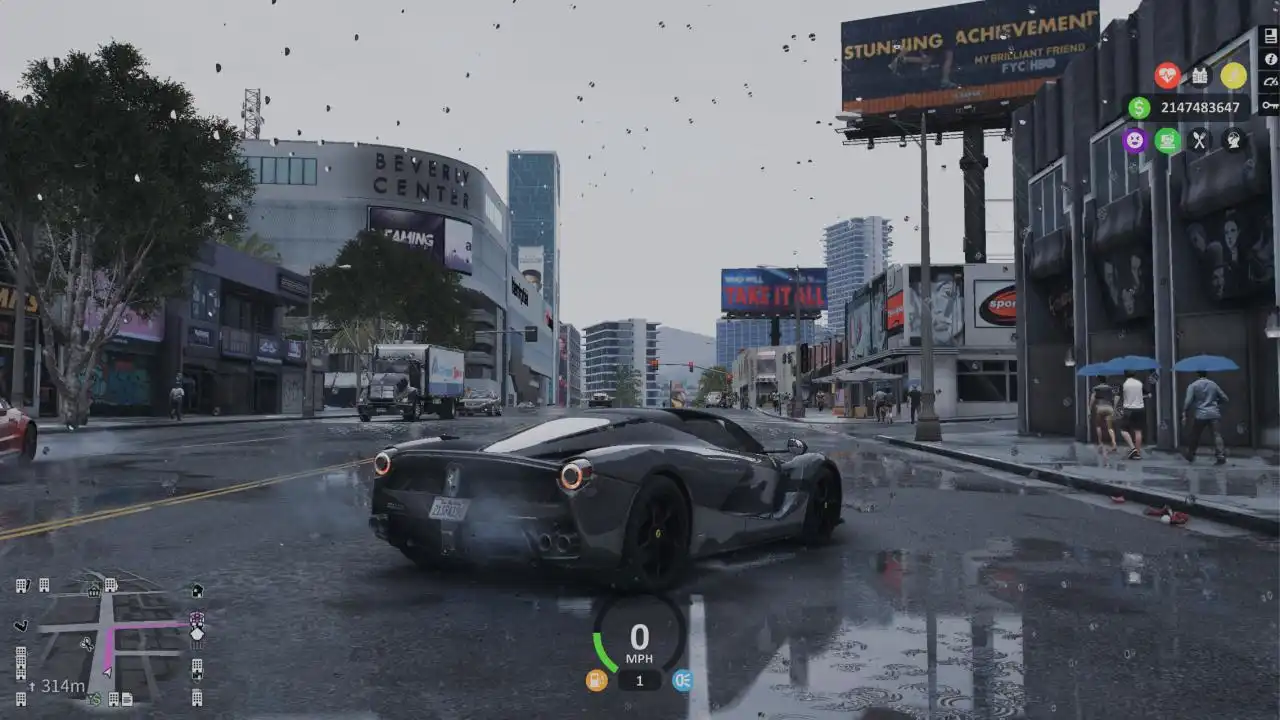Click the info icon in the side panel
The width and height of the screenshot is (1280, 720).
(1269, 58)
